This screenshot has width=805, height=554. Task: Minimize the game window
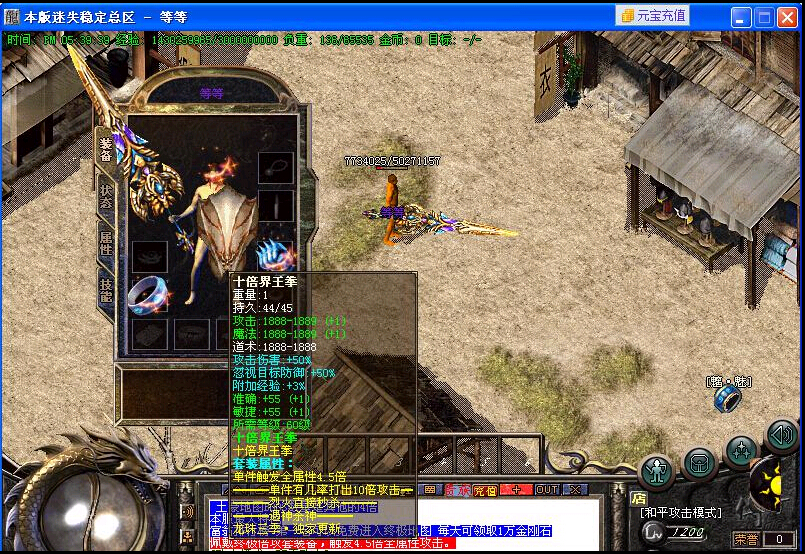click(x=741, y=16)
